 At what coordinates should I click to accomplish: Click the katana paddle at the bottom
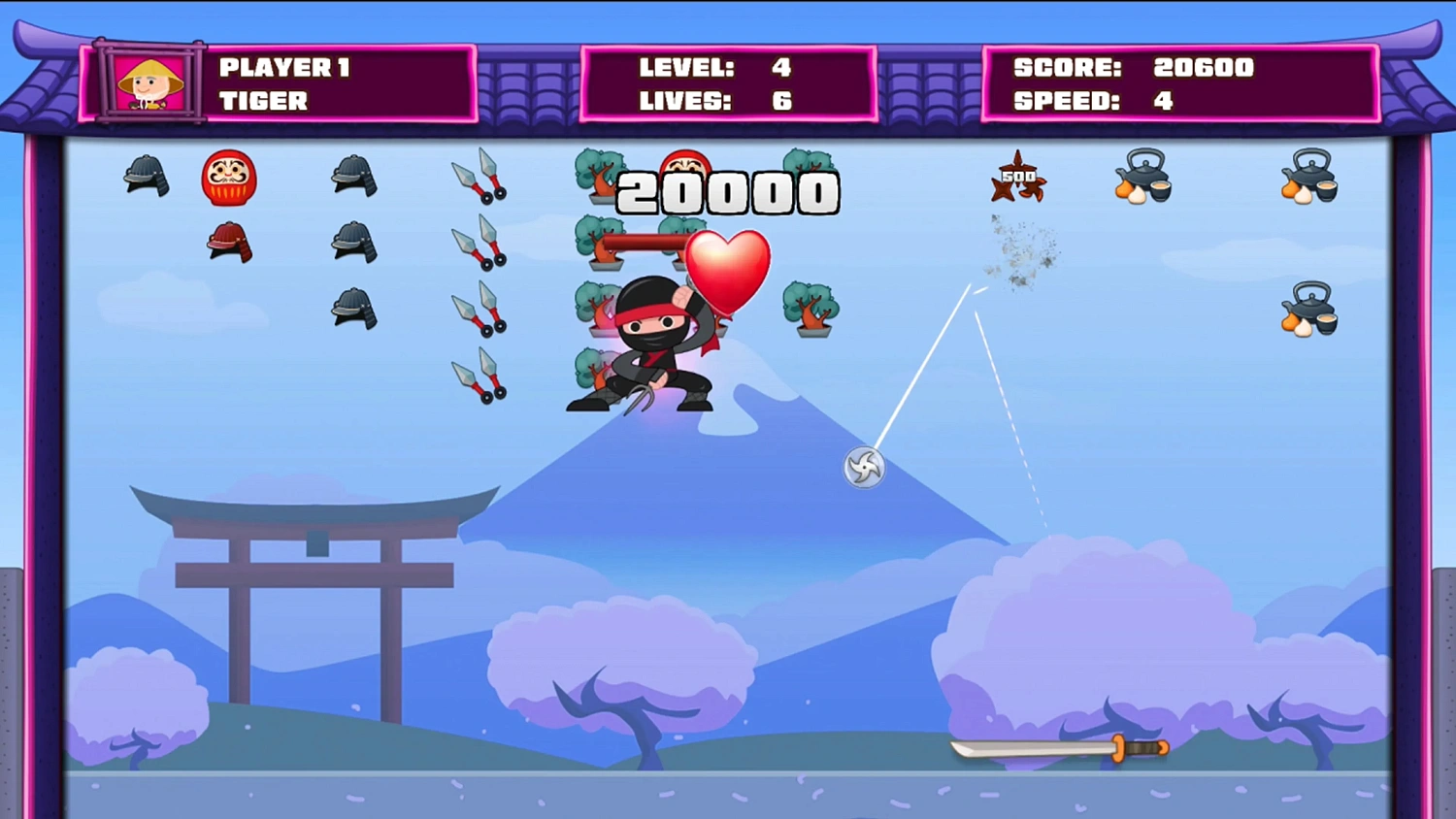(1058, 749)
